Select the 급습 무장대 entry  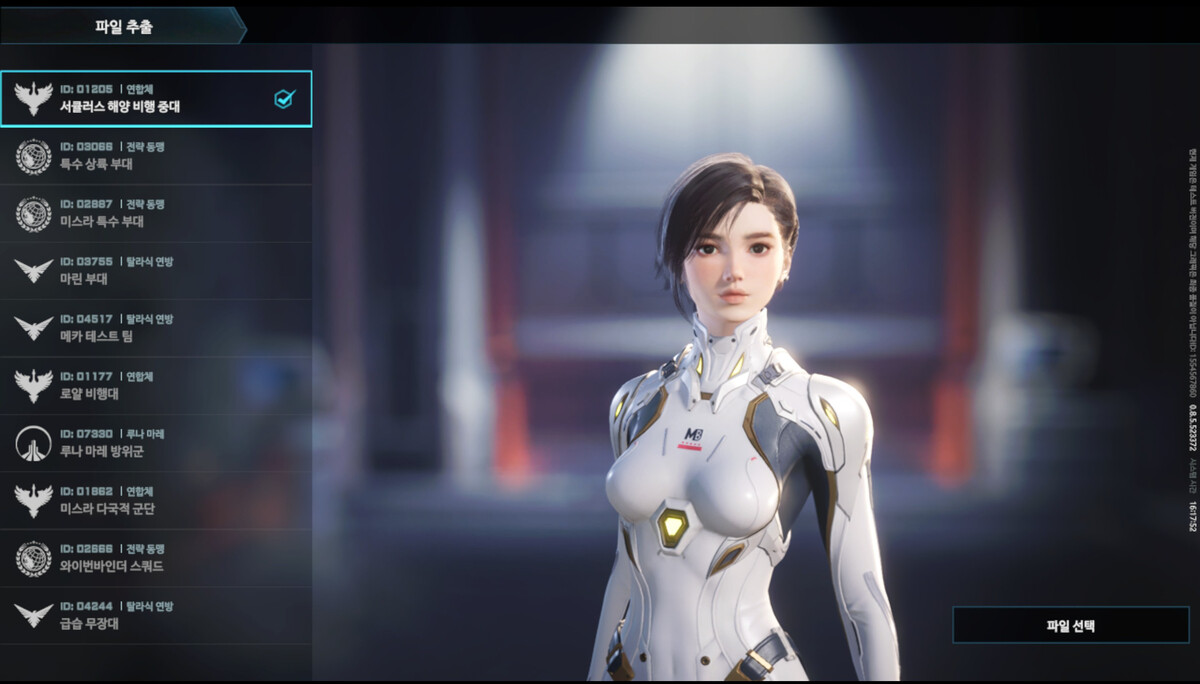click(x=155, y=616)
